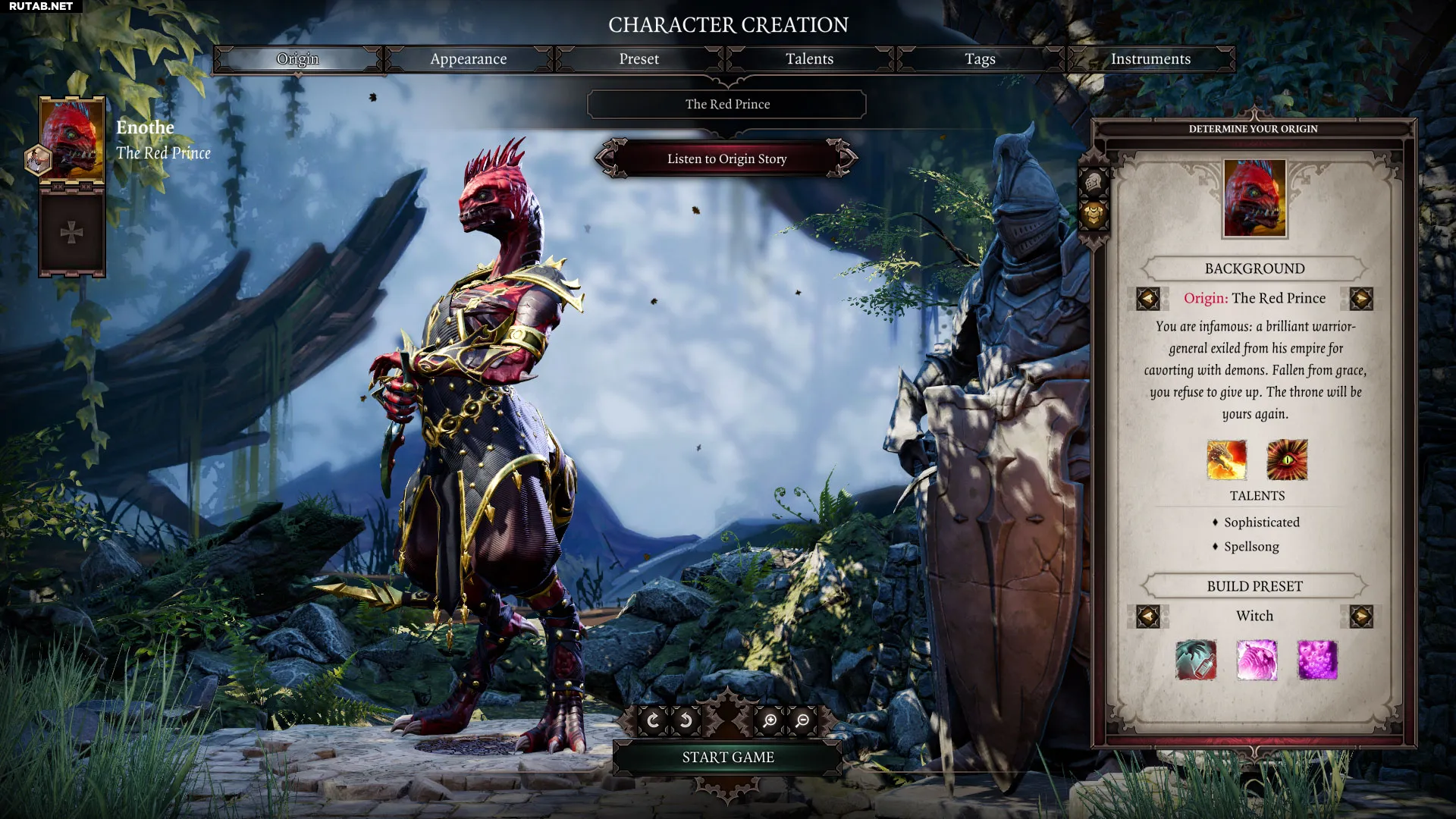Click the Red Prince name field
1456x819 pixels.
click(x=726, y=105)
